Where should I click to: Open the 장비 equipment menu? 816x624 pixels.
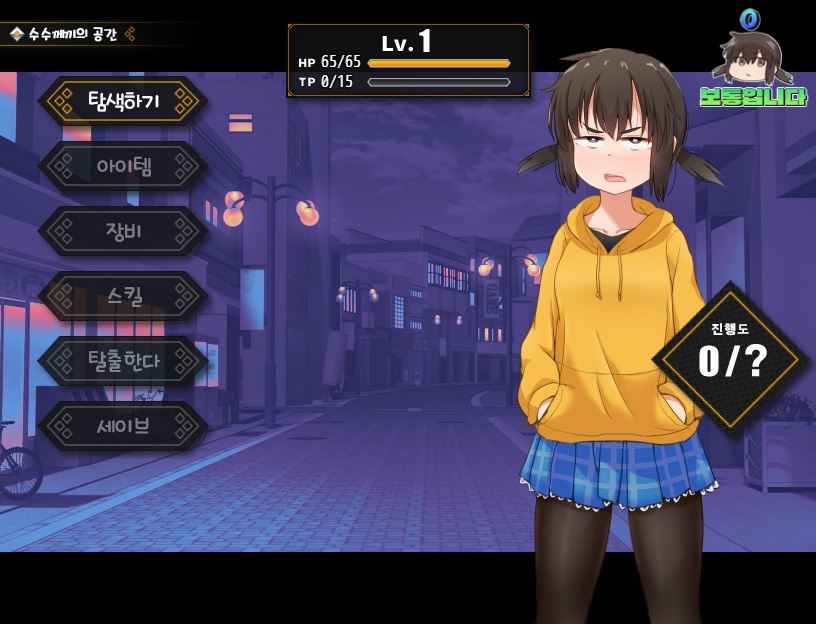click(x=123, y=231)
